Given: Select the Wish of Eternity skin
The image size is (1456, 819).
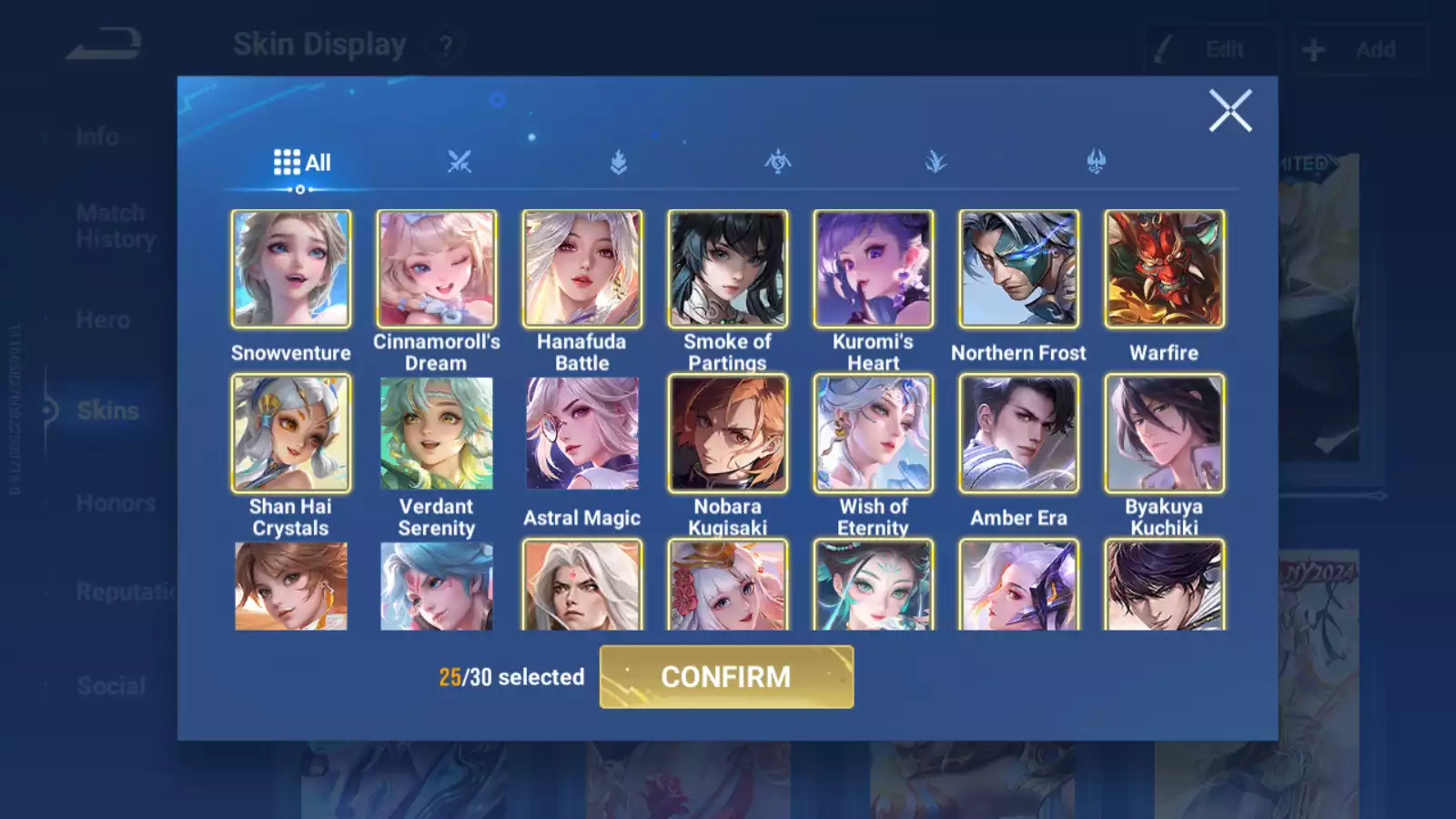Looking at the screenshot, I should point(874,434).
